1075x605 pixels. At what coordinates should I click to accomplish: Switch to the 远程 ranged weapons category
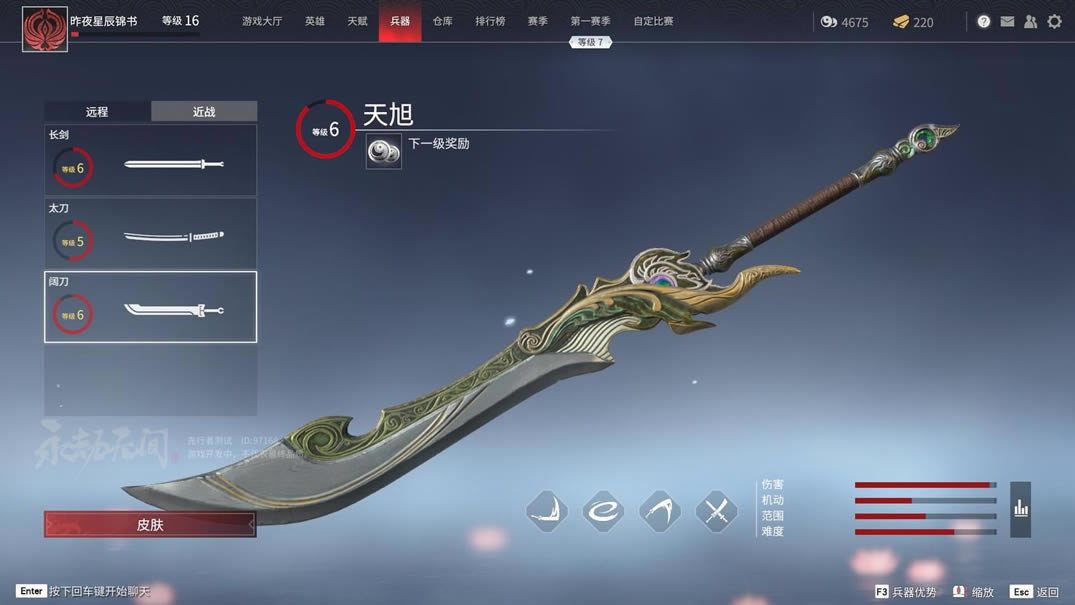97,112
